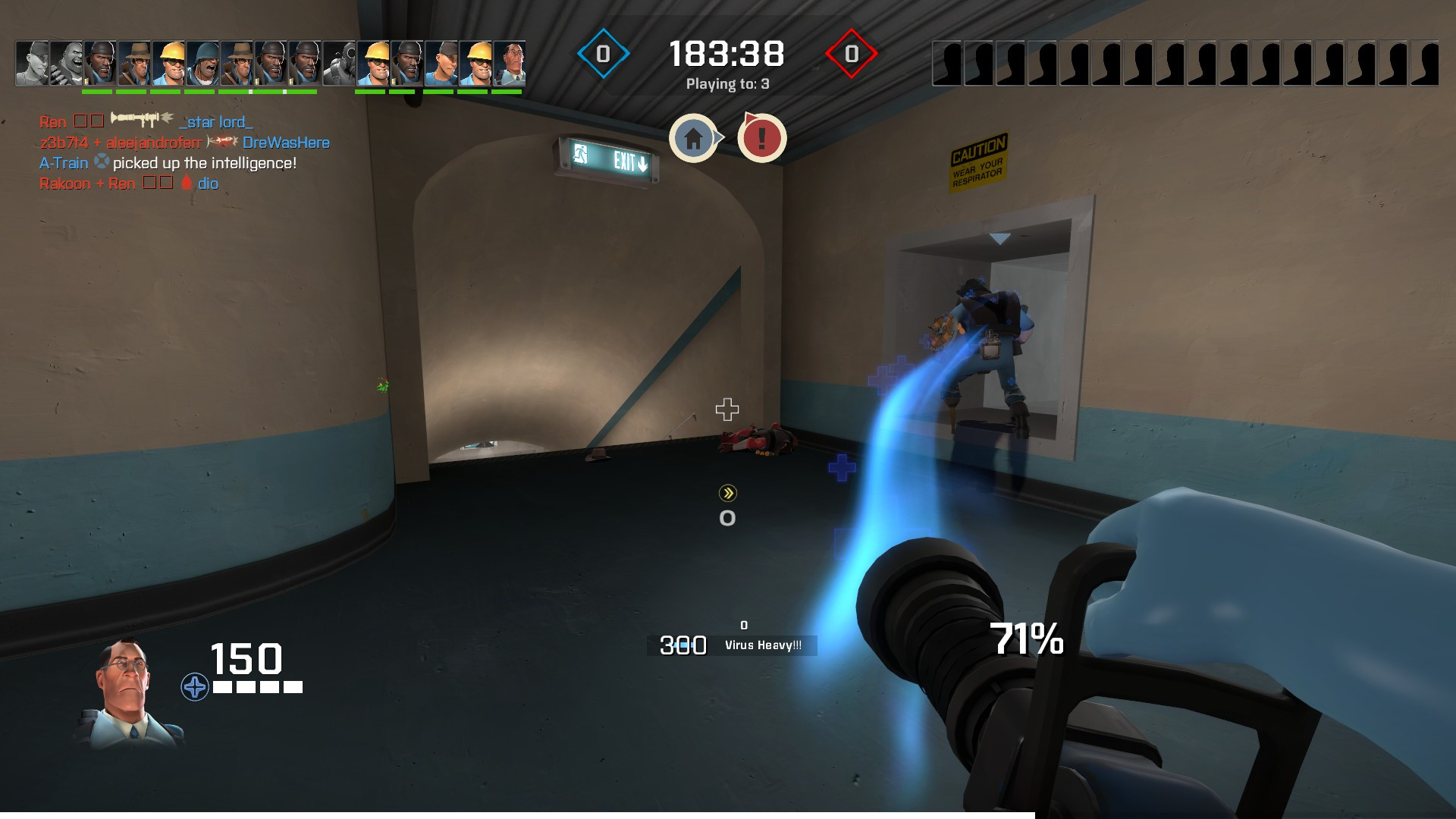This screenshot has height=819, width=1456.
Task: Select the grayscale Heavy portrait
Action: (64, 62)
